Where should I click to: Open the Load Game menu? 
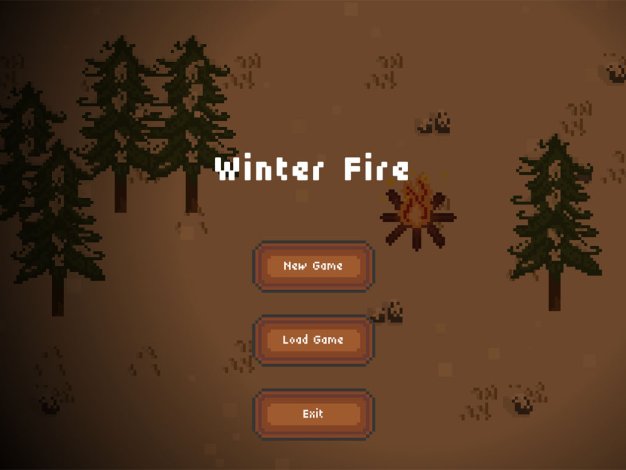click(313, 340)
